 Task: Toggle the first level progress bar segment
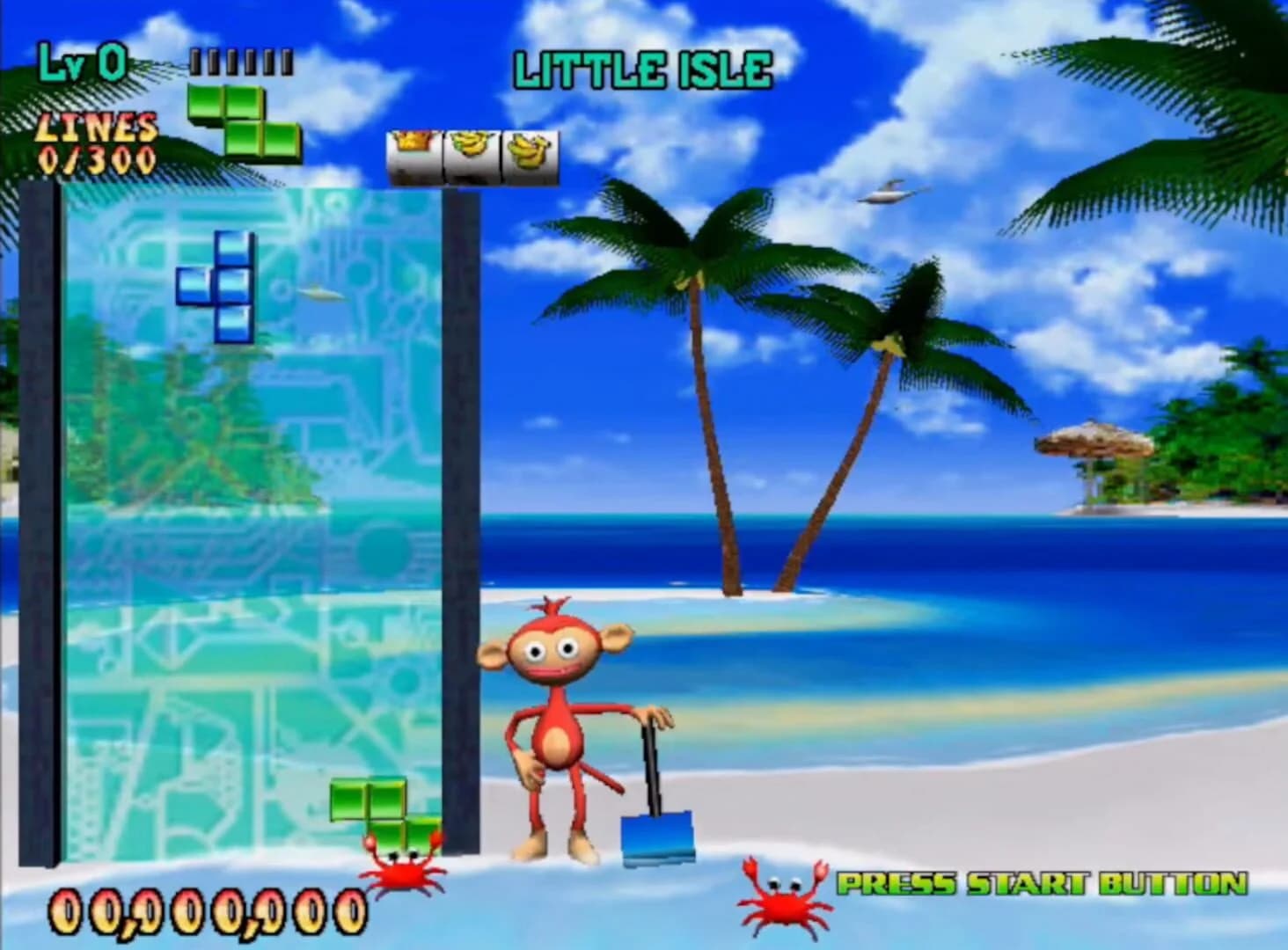click(195, 62)
